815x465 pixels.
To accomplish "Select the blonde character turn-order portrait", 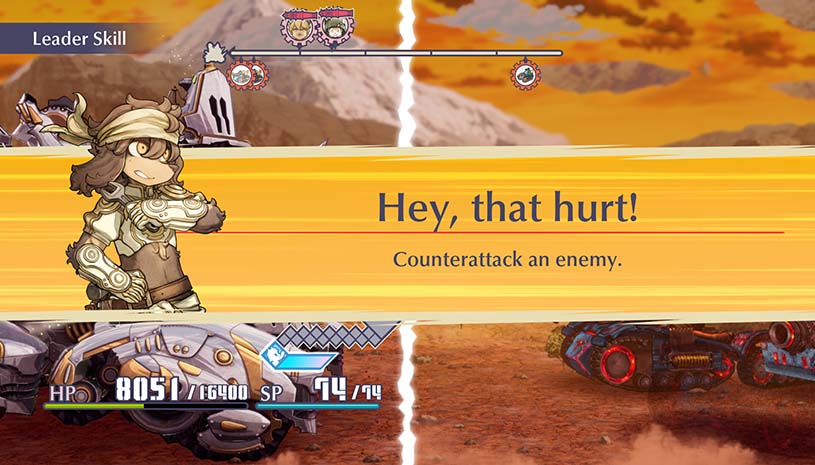I will pyautogui.click(x=298, y=27).
